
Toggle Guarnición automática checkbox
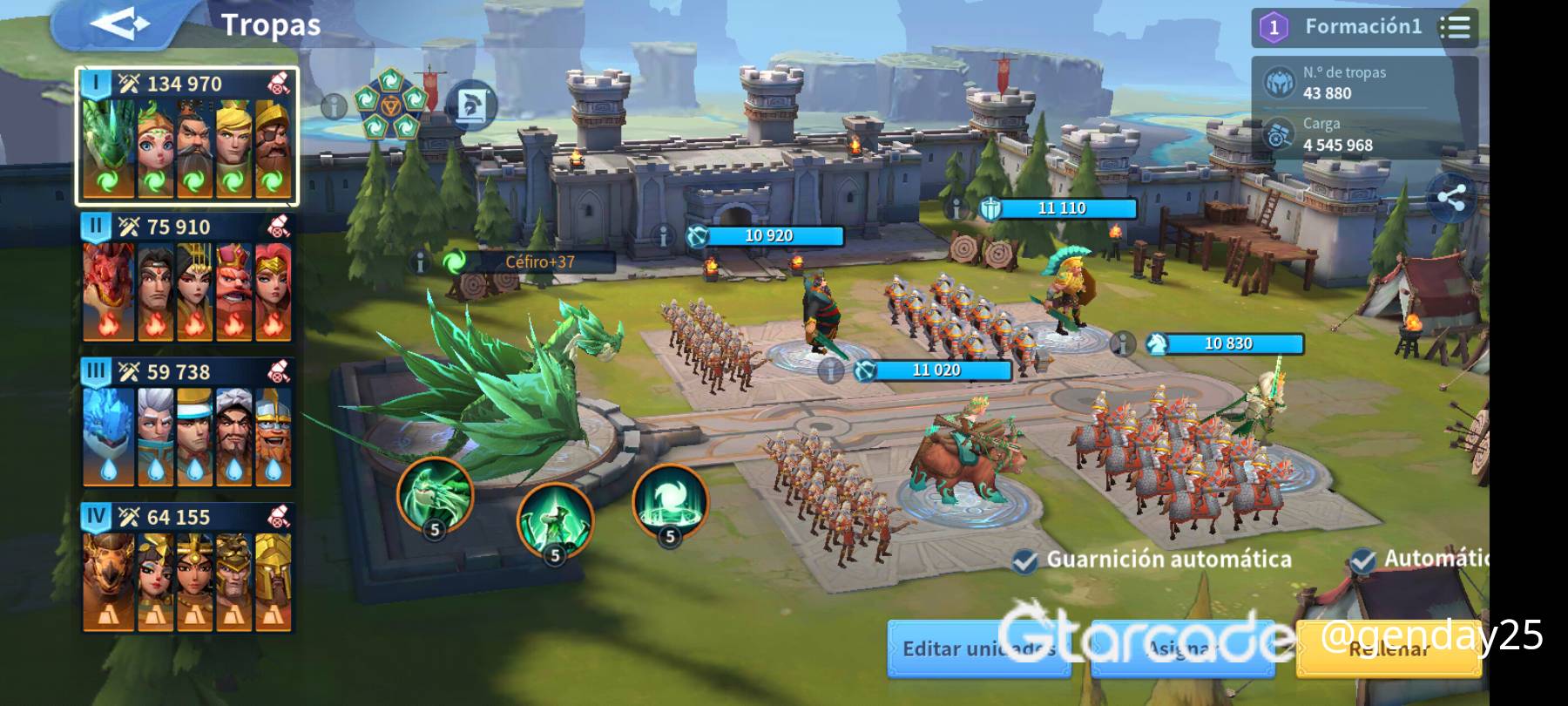[x=1025, y=560]
